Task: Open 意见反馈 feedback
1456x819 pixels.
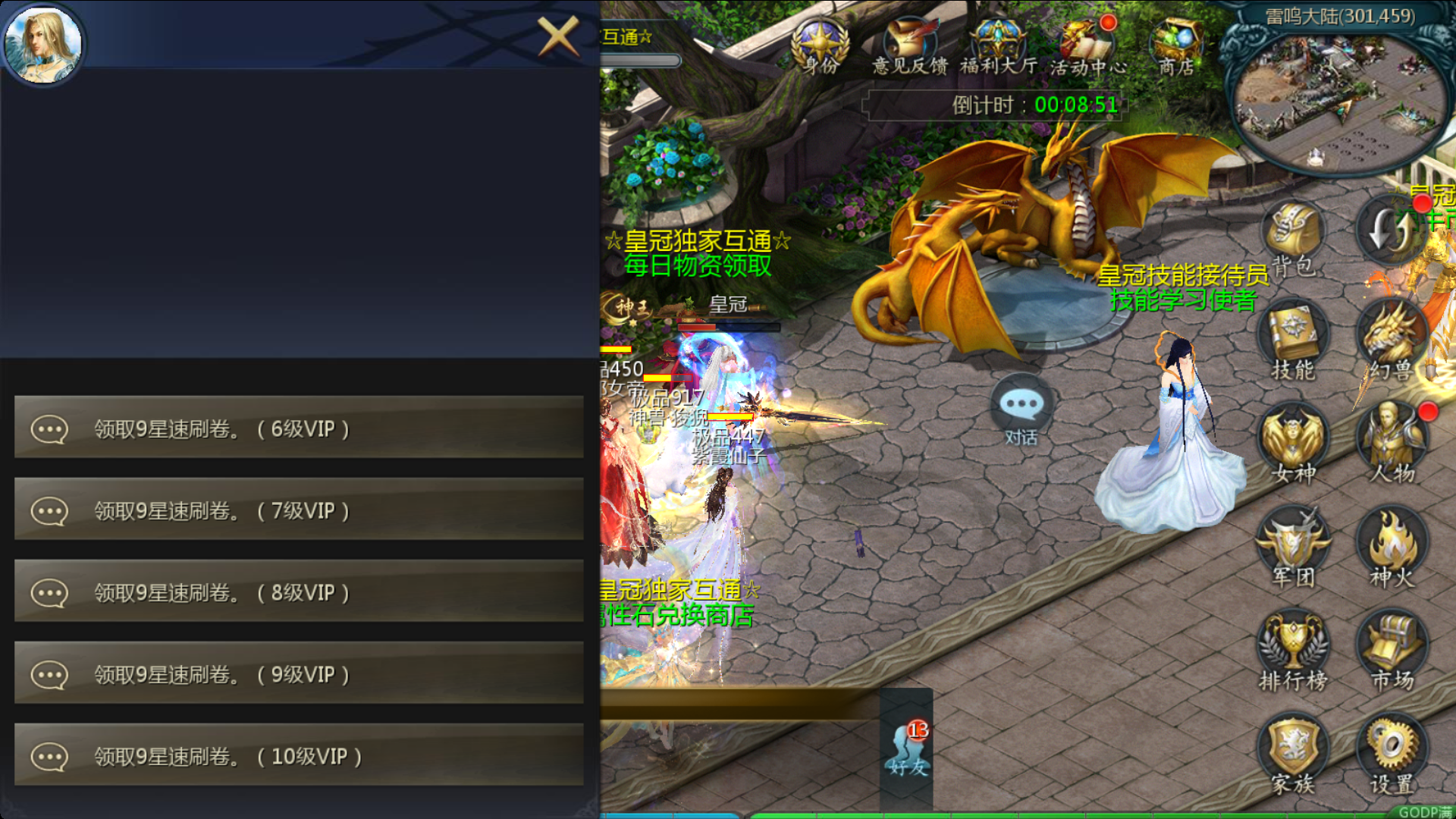Action: [909, 47]
